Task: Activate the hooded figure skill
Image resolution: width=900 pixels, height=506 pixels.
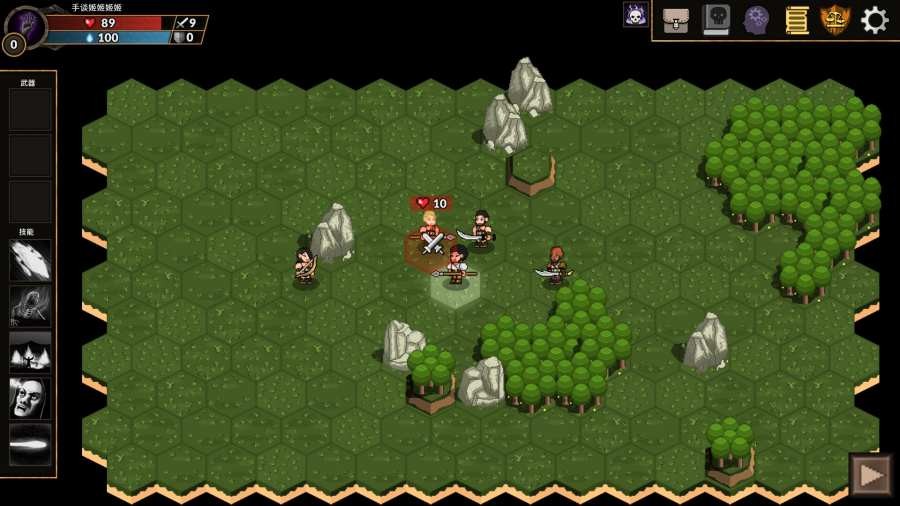Action: point(30,306)
